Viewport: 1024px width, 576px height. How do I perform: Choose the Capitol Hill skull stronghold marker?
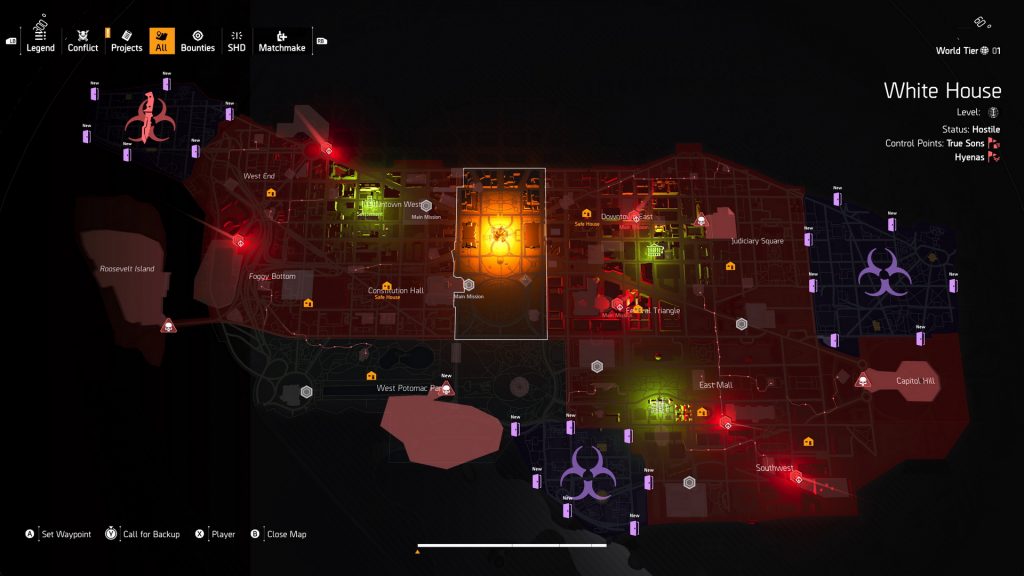pos(862,380)
